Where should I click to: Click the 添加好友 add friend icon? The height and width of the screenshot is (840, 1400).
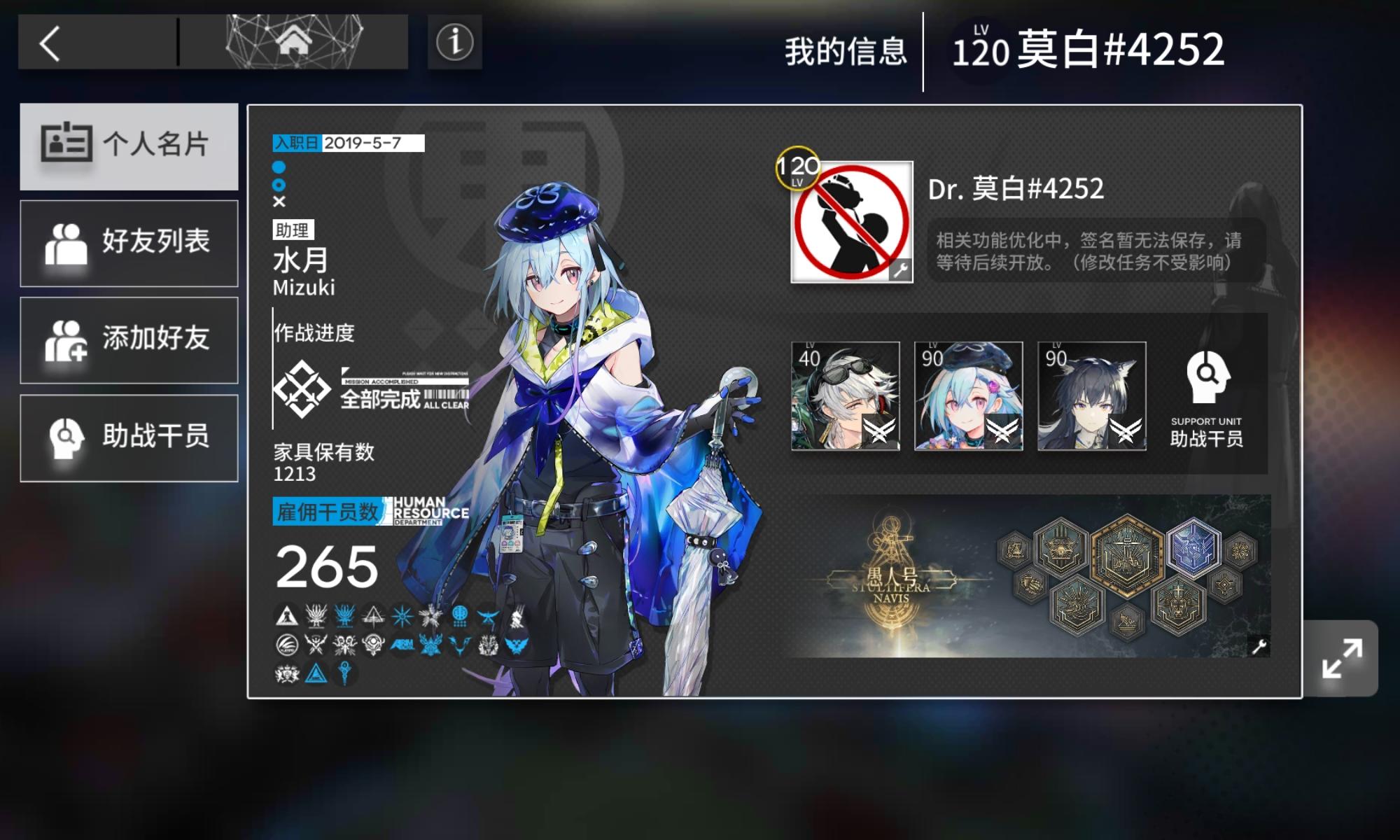(x=67, y=339)
